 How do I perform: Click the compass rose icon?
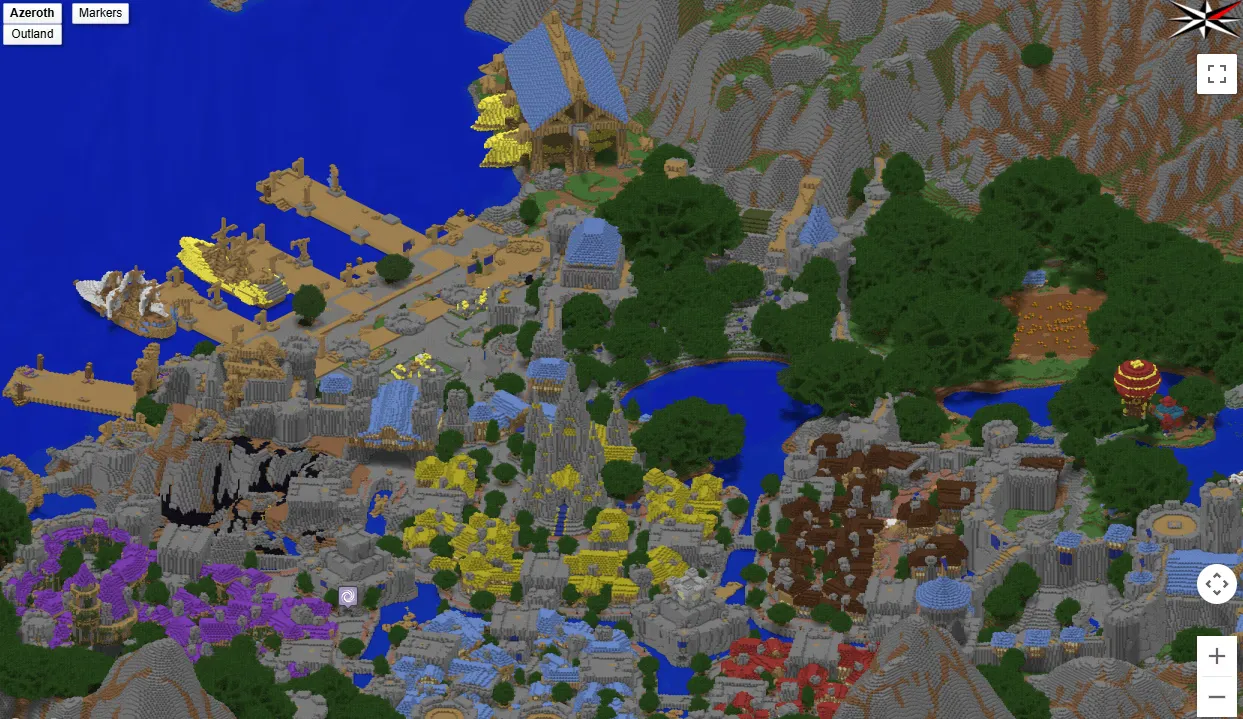pos(1205,19)
